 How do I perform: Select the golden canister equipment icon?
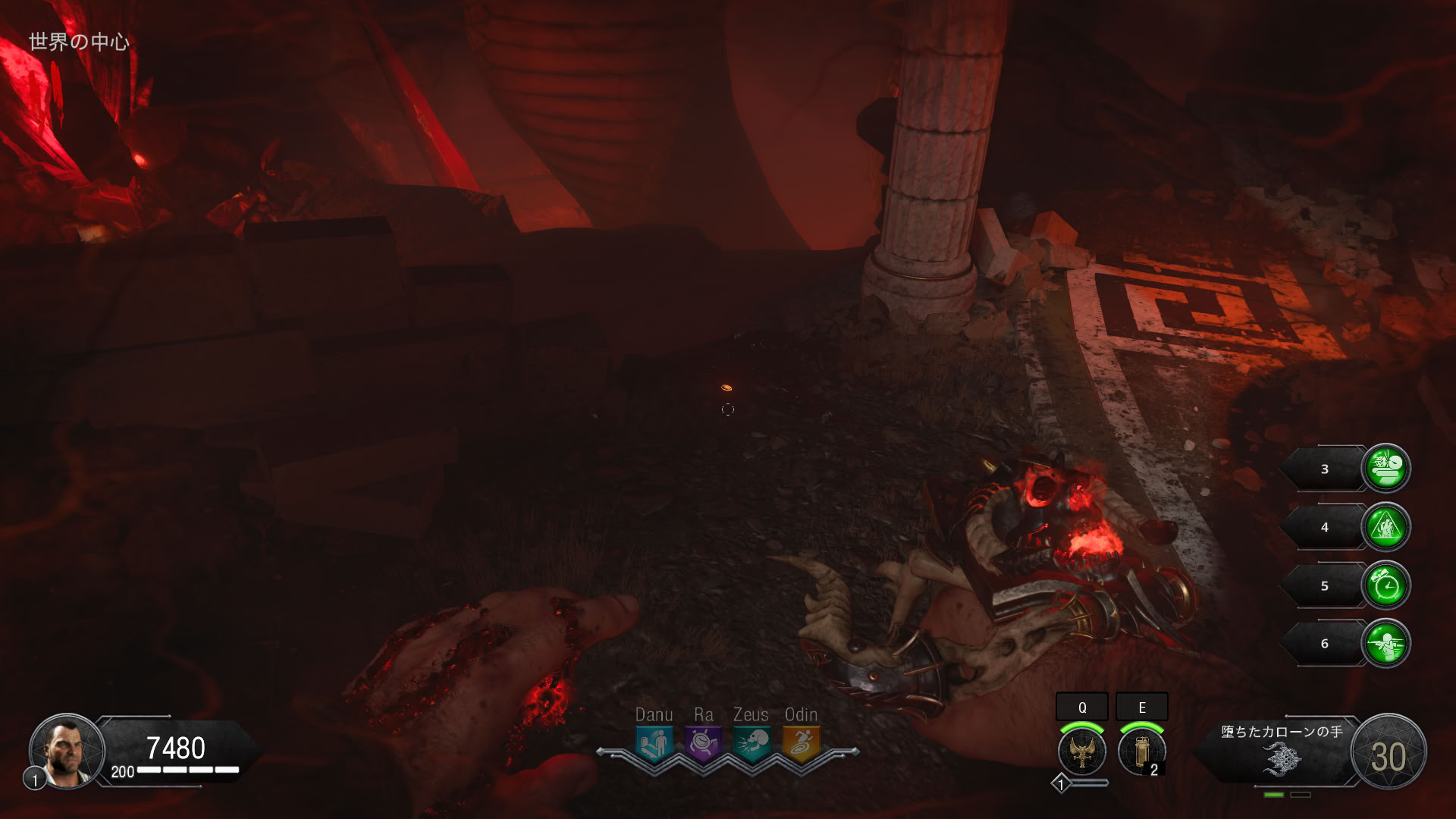1141,752
